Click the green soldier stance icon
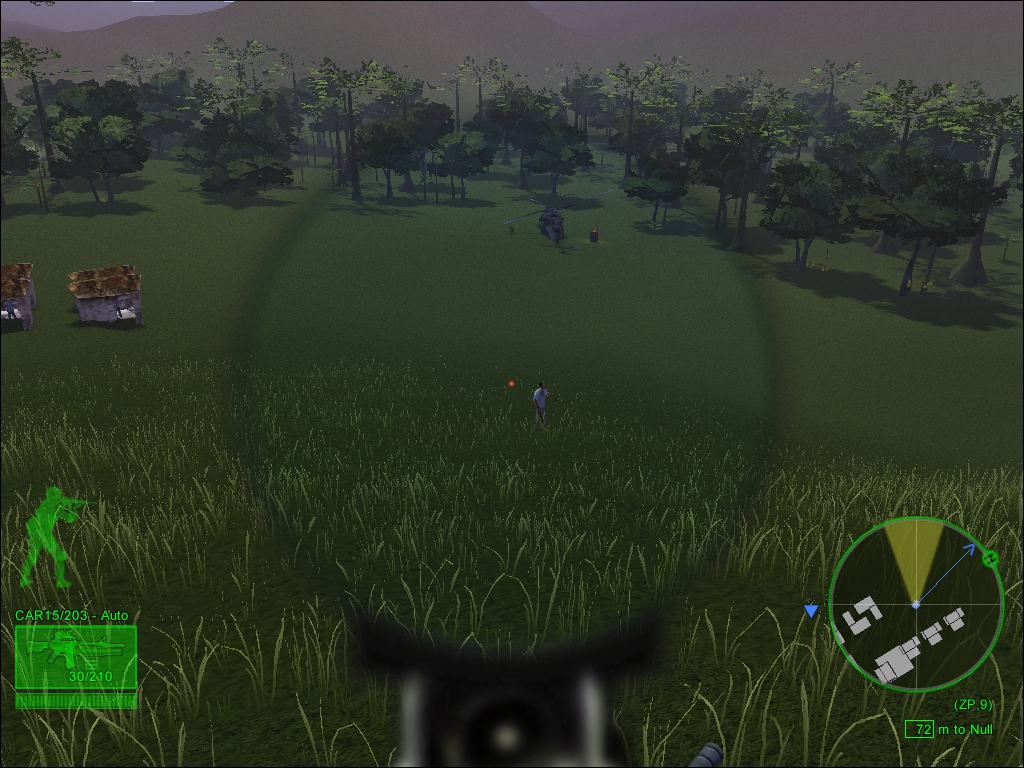 (x=52, y=538)
